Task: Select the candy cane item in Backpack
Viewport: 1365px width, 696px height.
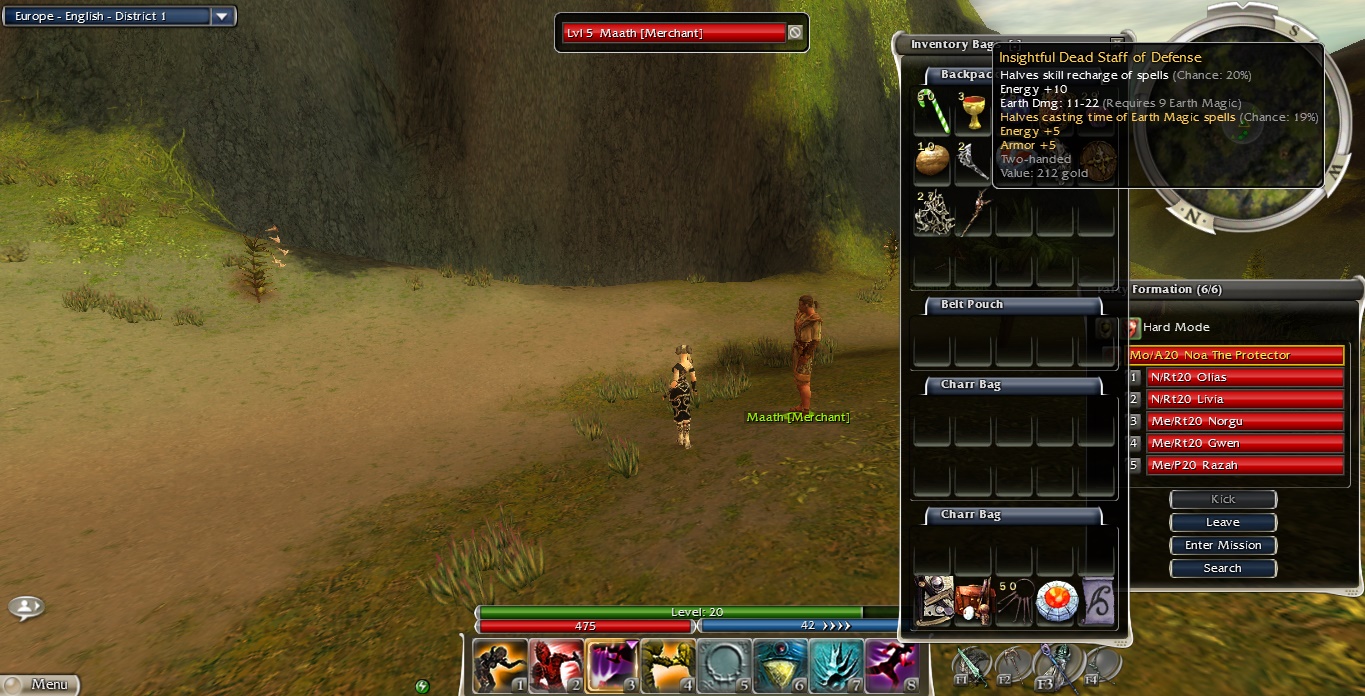Action: 932,111
